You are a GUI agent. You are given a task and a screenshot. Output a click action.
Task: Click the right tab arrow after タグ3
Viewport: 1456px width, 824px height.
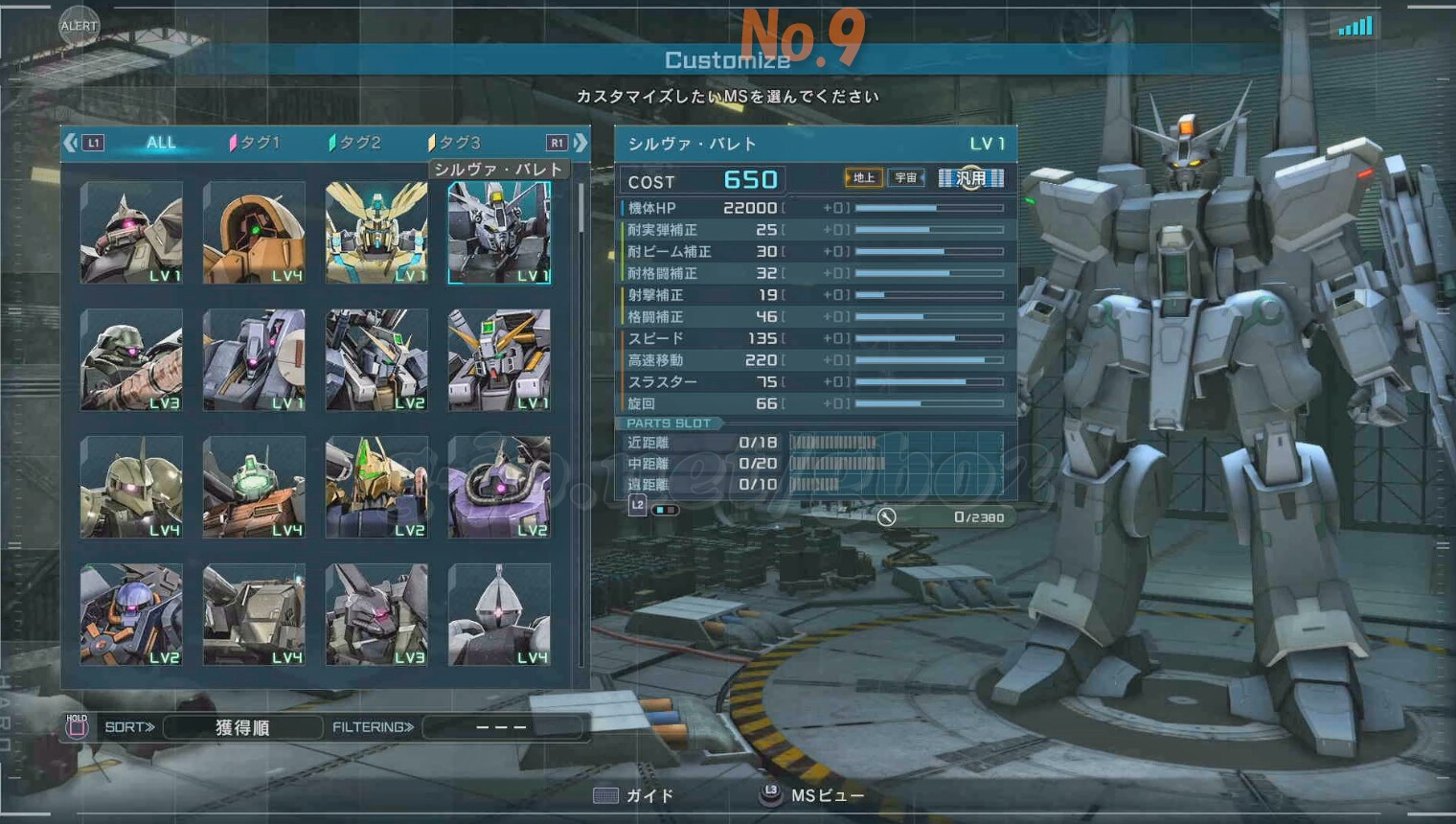pos(580,143)
